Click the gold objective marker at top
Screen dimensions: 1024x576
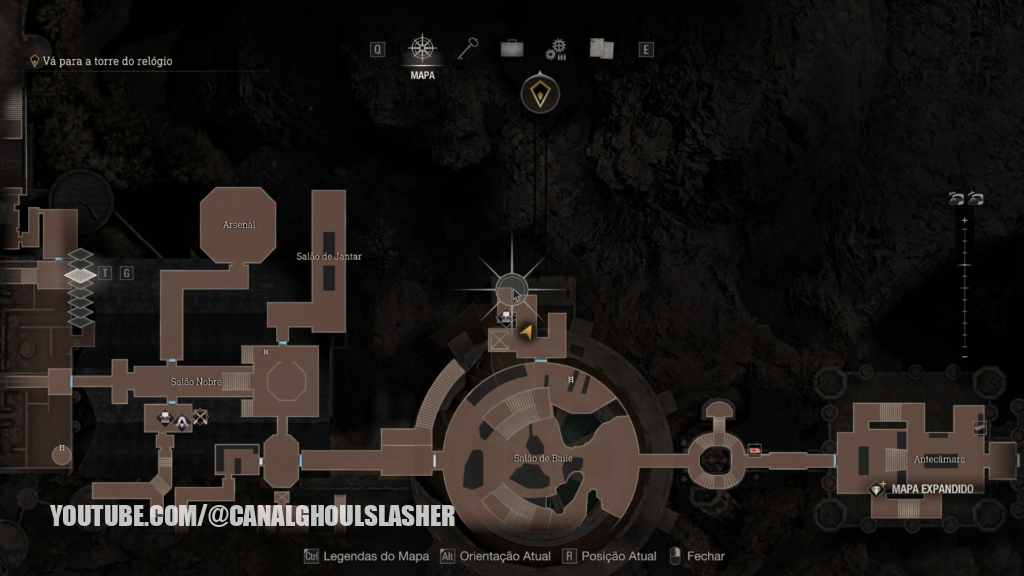click(x=540, y=94)
